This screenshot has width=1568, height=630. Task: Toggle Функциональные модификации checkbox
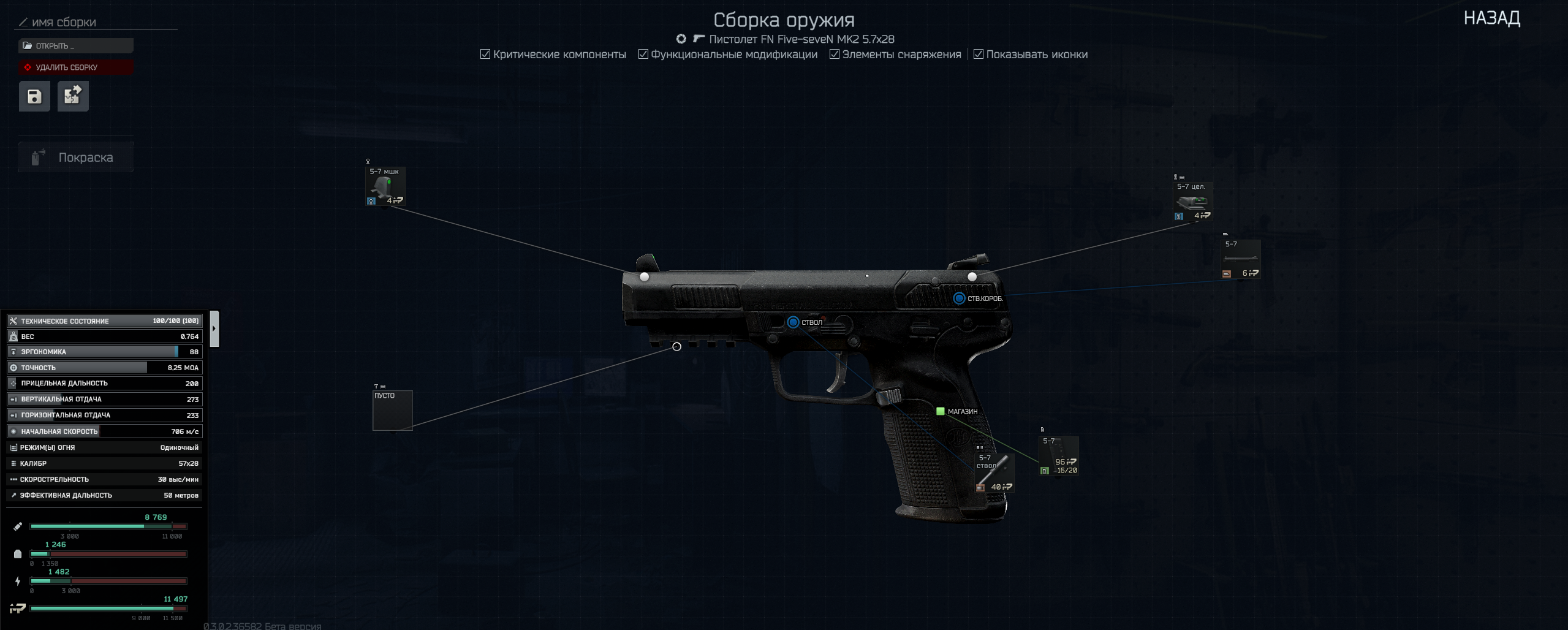[643, 55]
